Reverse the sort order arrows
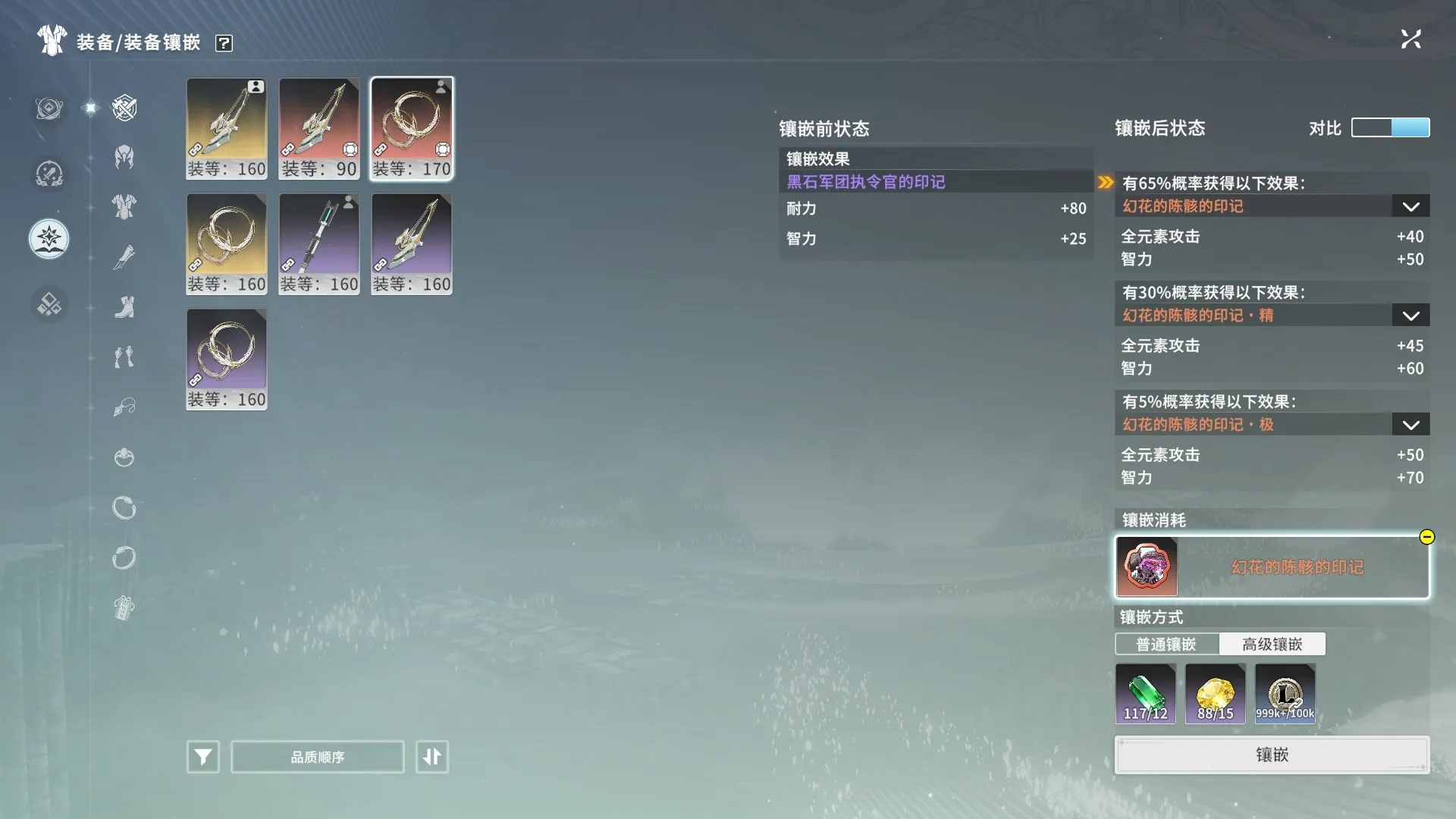This screenshot has width=1456, height=819. (x=432, y=757)
